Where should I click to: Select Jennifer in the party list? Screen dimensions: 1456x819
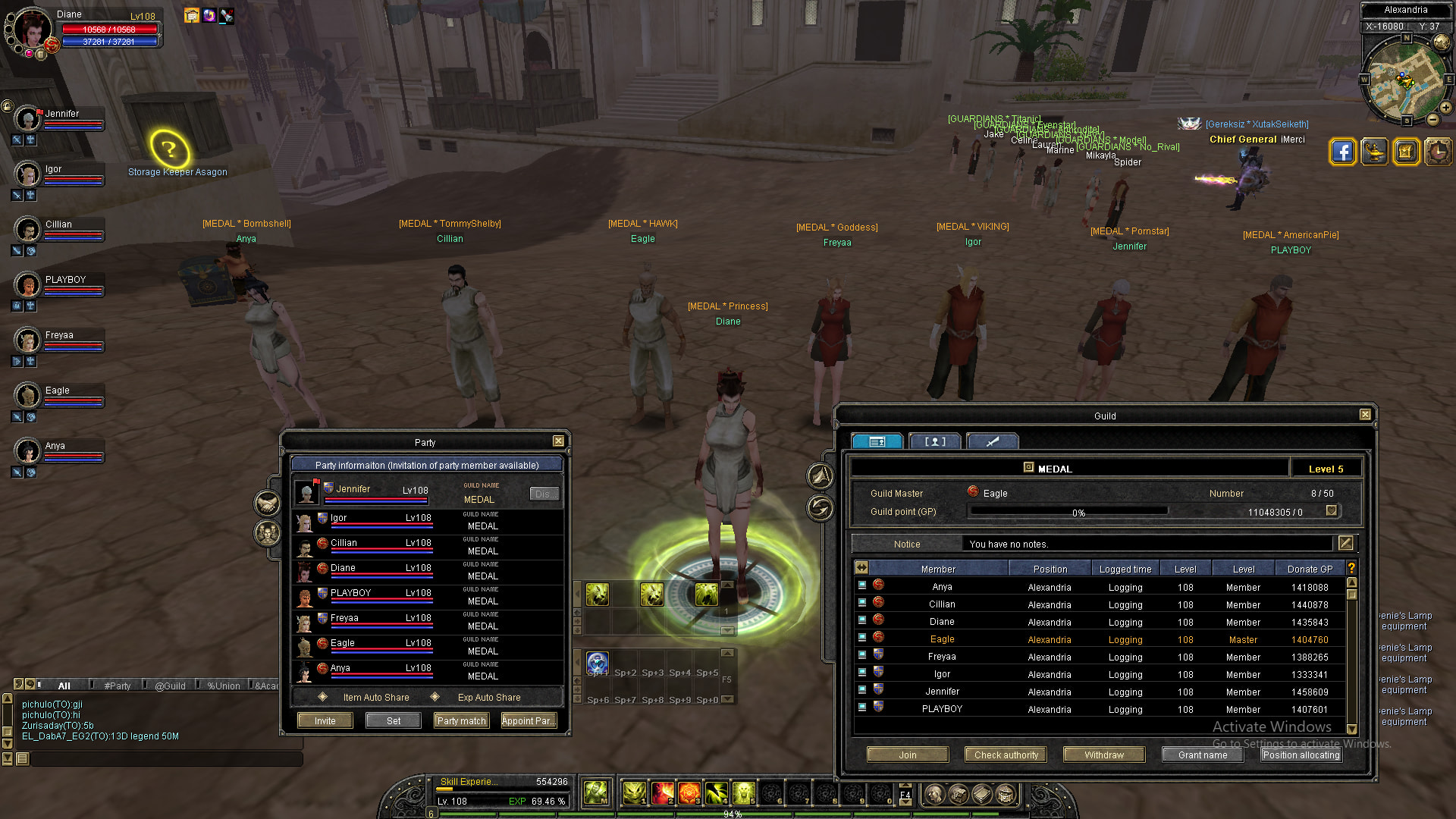pyautogui.click(x=353, y=490)
